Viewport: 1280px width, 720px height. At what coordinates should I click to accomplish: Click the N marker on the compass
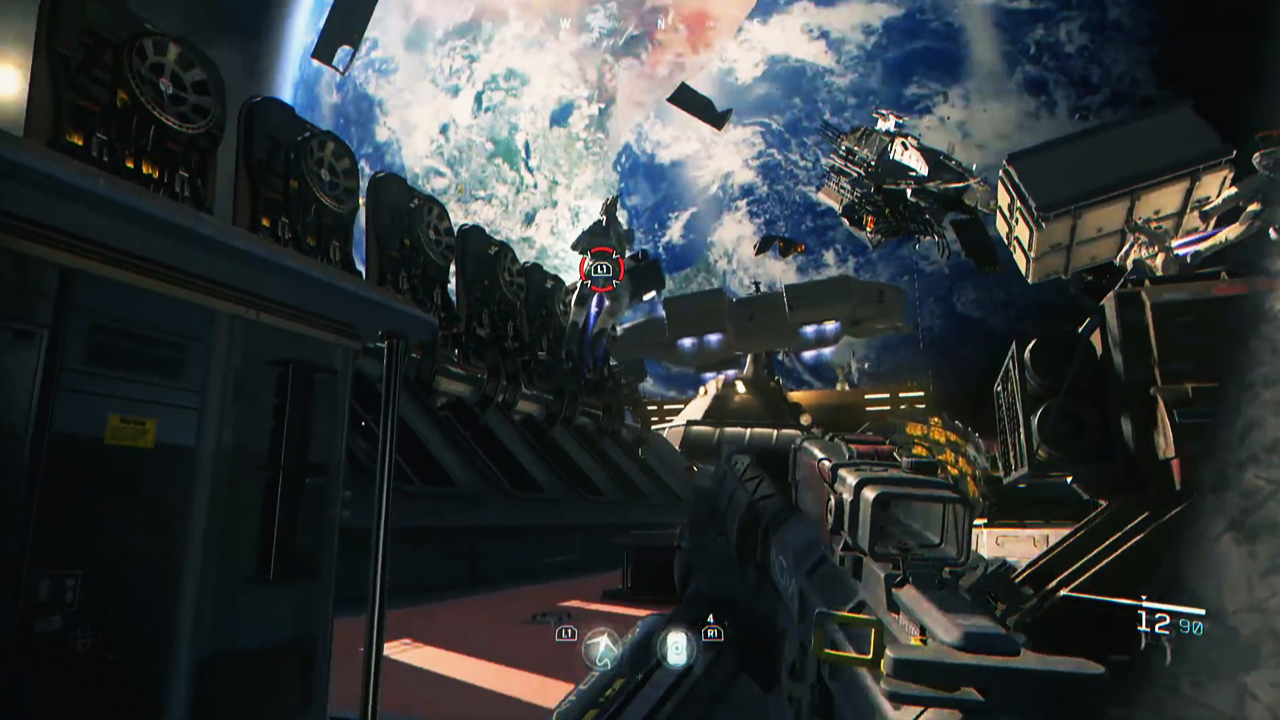coord(662,22)
